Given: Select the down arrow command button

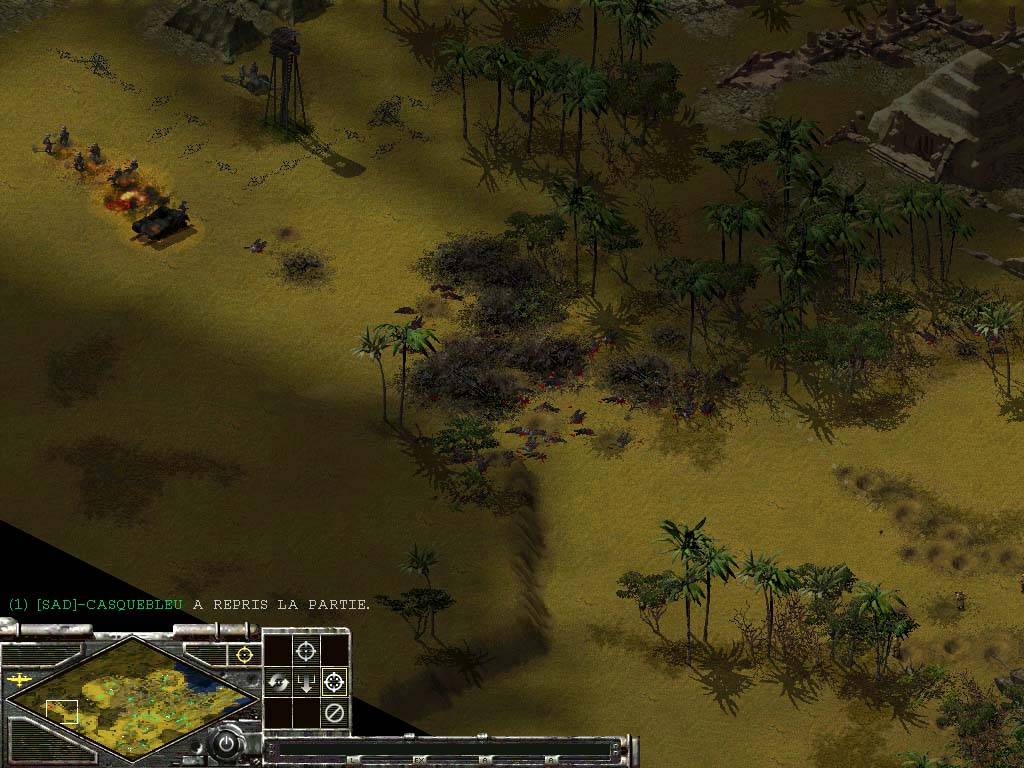Looking at the screenshot, I should tap(306, 683).
